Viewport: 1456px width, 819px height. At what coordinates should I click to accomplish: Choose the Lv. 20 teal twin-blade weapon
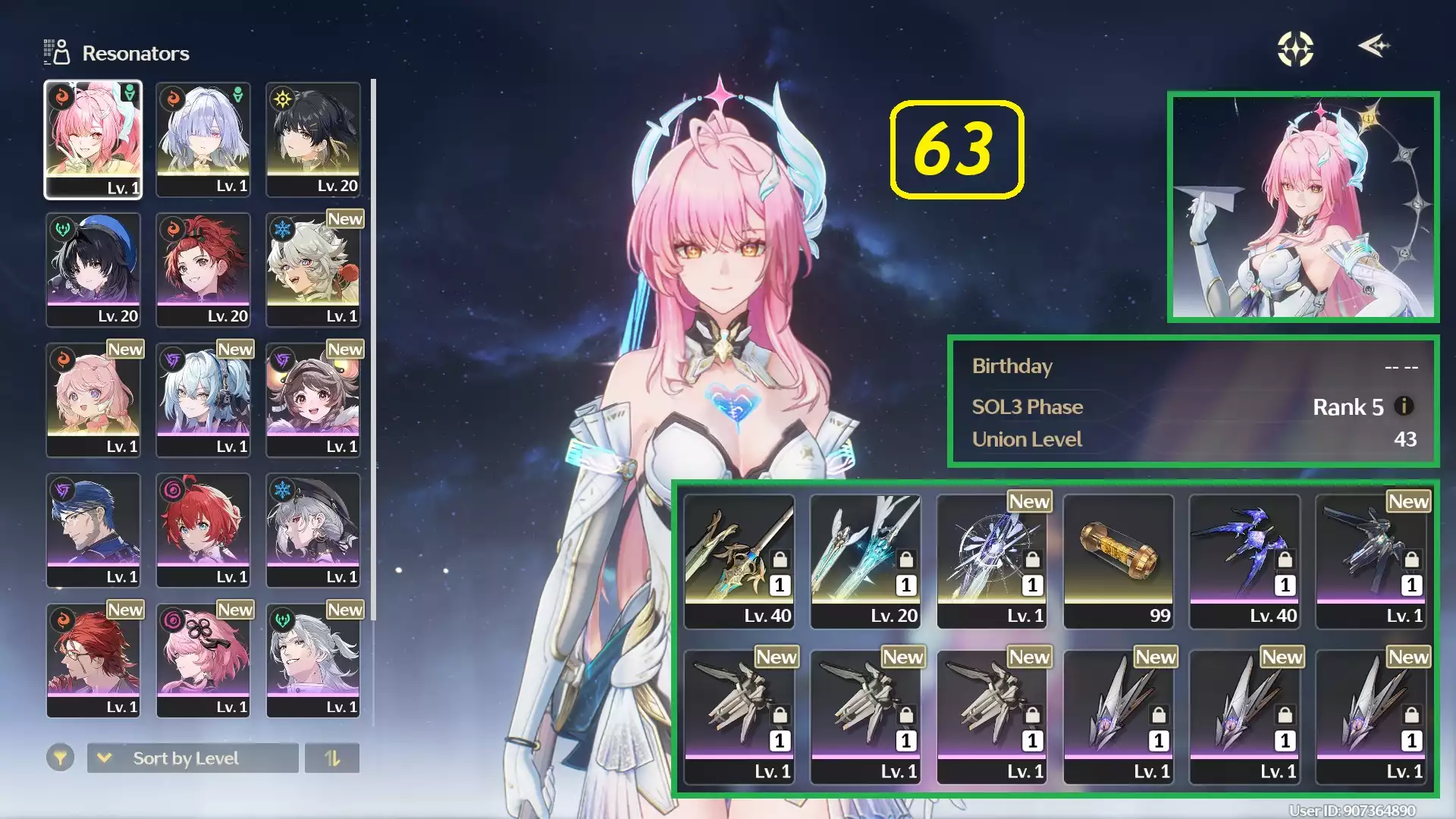865,561
